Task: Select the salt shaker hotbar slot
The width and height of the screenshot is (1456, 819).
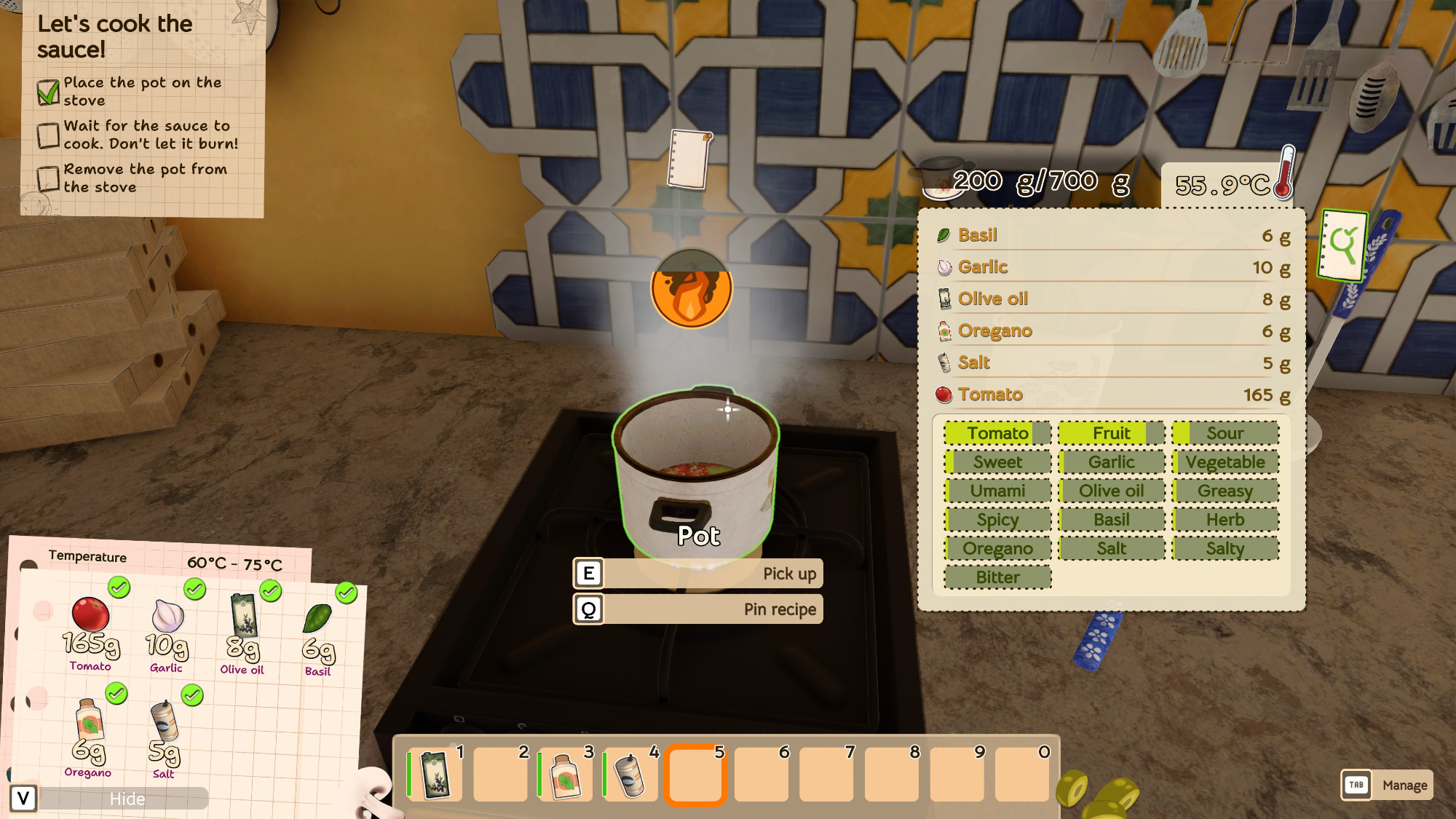Action: [x=630, y=775]
